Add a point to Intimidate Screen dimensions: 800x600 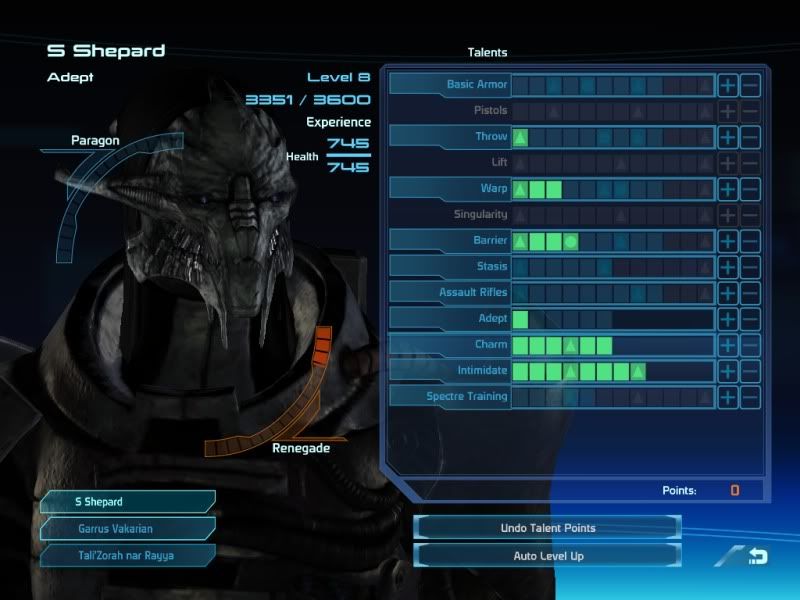coord(728,370)
